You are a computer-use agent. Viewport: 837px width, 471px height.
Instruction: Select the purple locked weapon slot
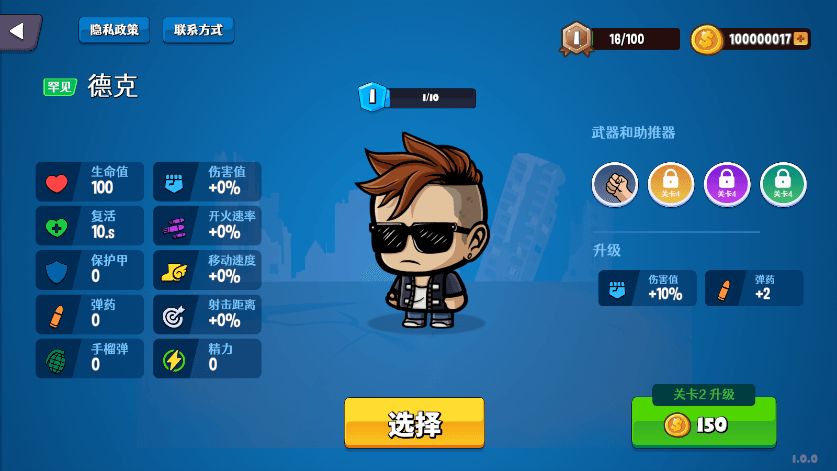pyautogui.click(x=727, y=185)
